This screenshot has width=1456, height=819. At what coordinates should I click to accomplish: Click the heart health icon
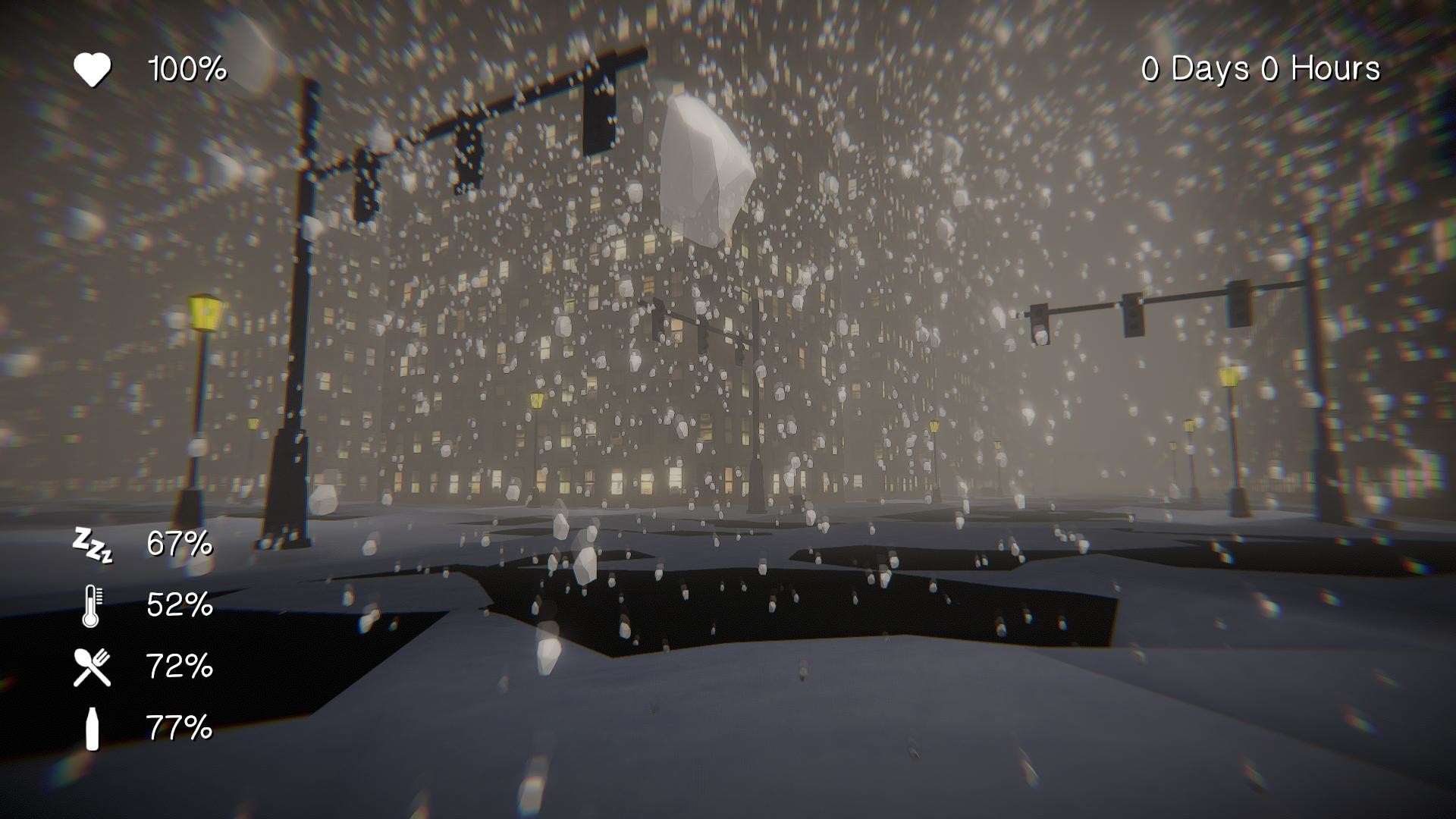pyautogui.click(x=93, y=70)
